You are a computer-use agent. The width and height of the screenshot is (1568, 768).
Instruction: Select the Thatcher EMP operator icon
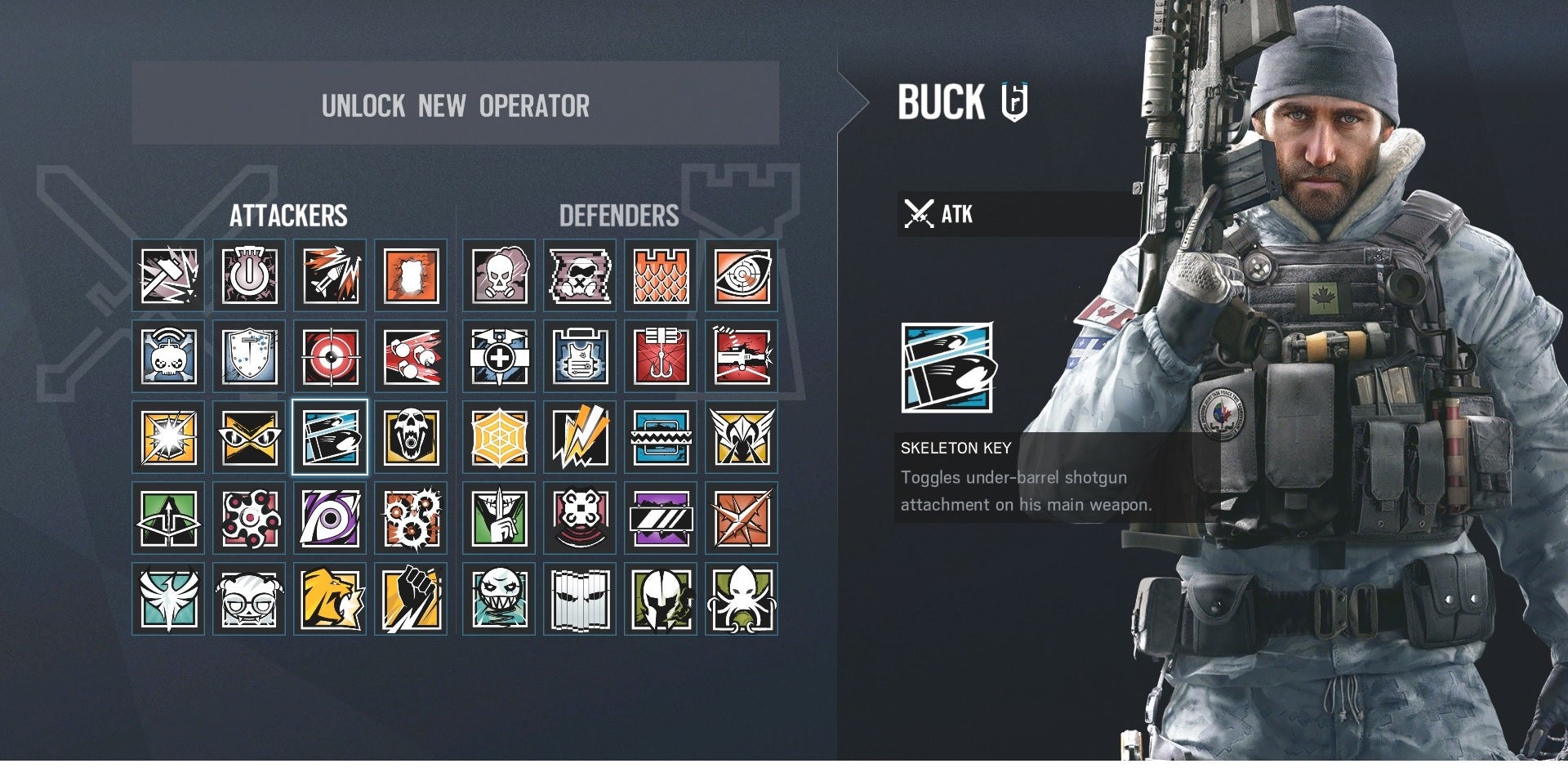(249, 275)
